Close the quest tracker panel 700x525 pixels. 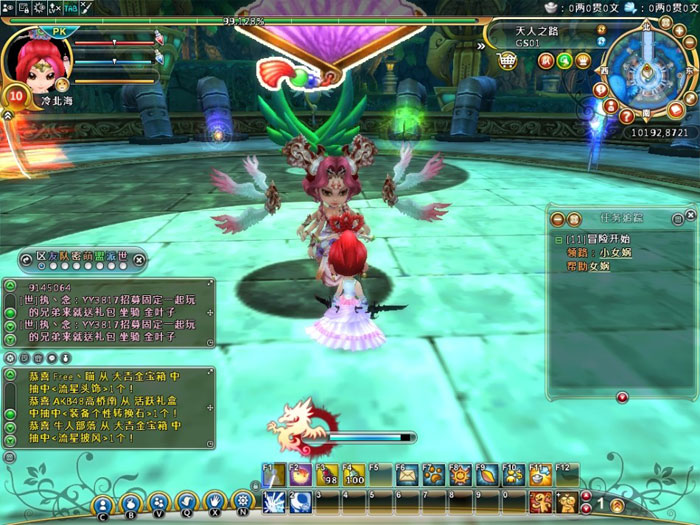690,216
